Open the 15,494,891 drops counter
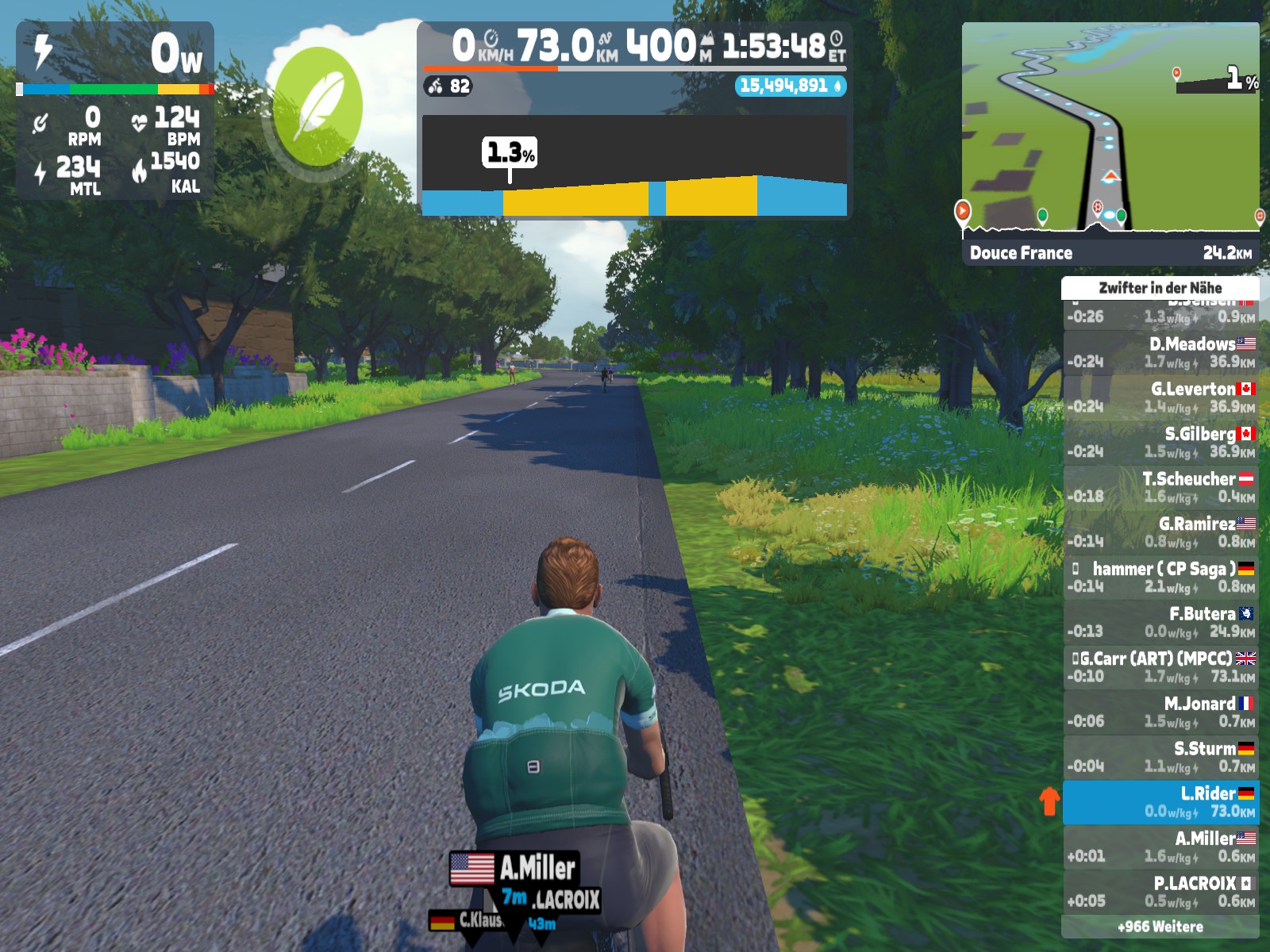The height and width of the screenshot is (952, 1270). coord(790,86)
